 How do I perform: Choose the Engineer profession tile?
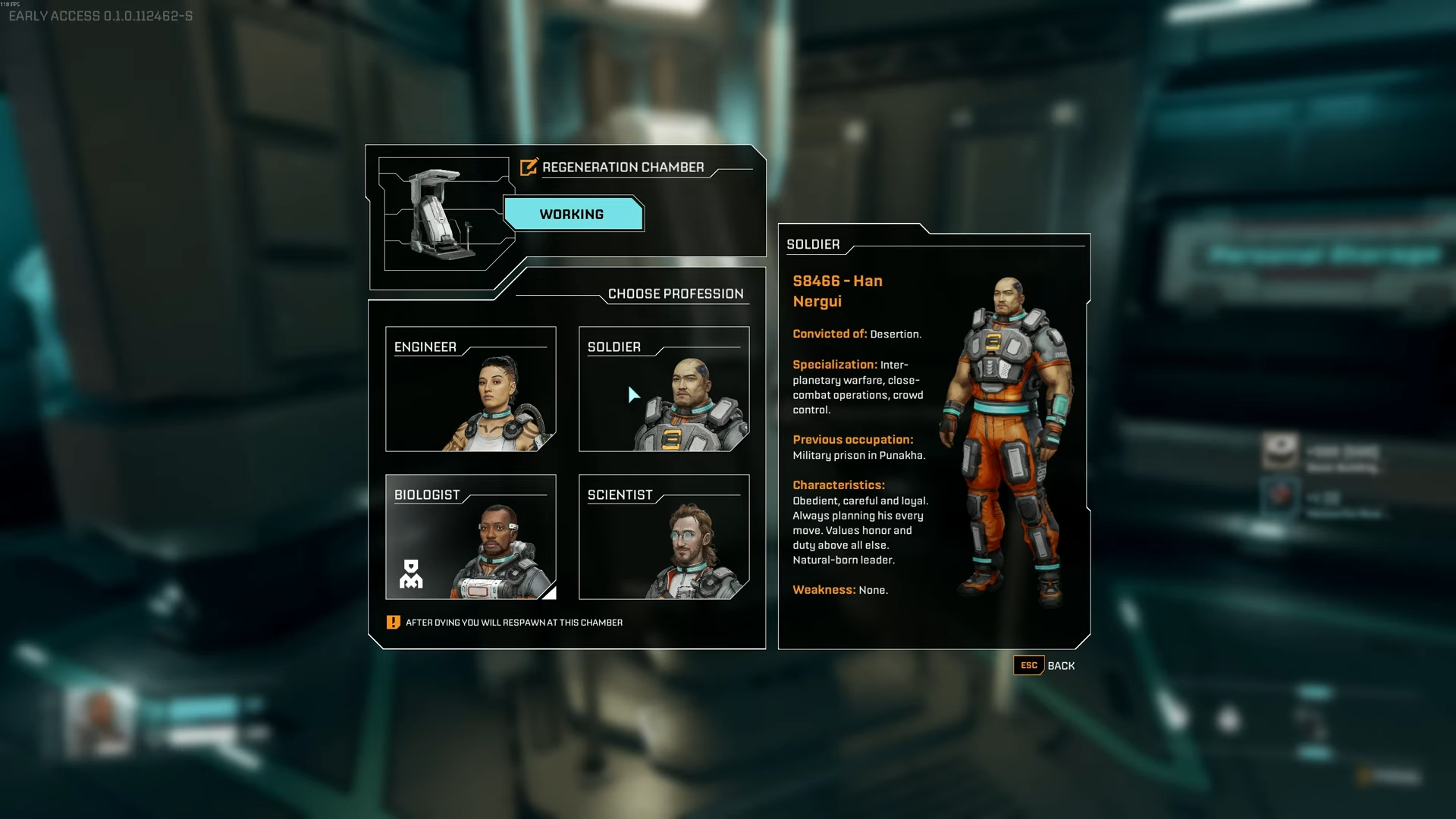470,389
